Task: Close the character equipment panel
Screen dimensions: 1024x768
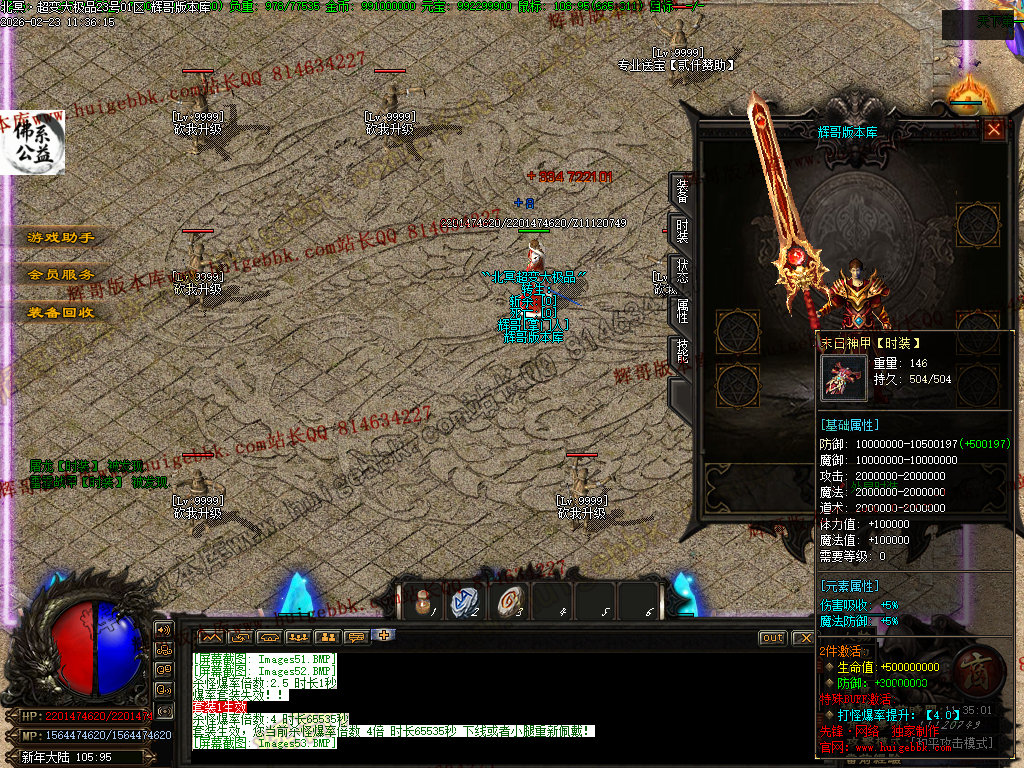Action: click(x=994, y=129)
